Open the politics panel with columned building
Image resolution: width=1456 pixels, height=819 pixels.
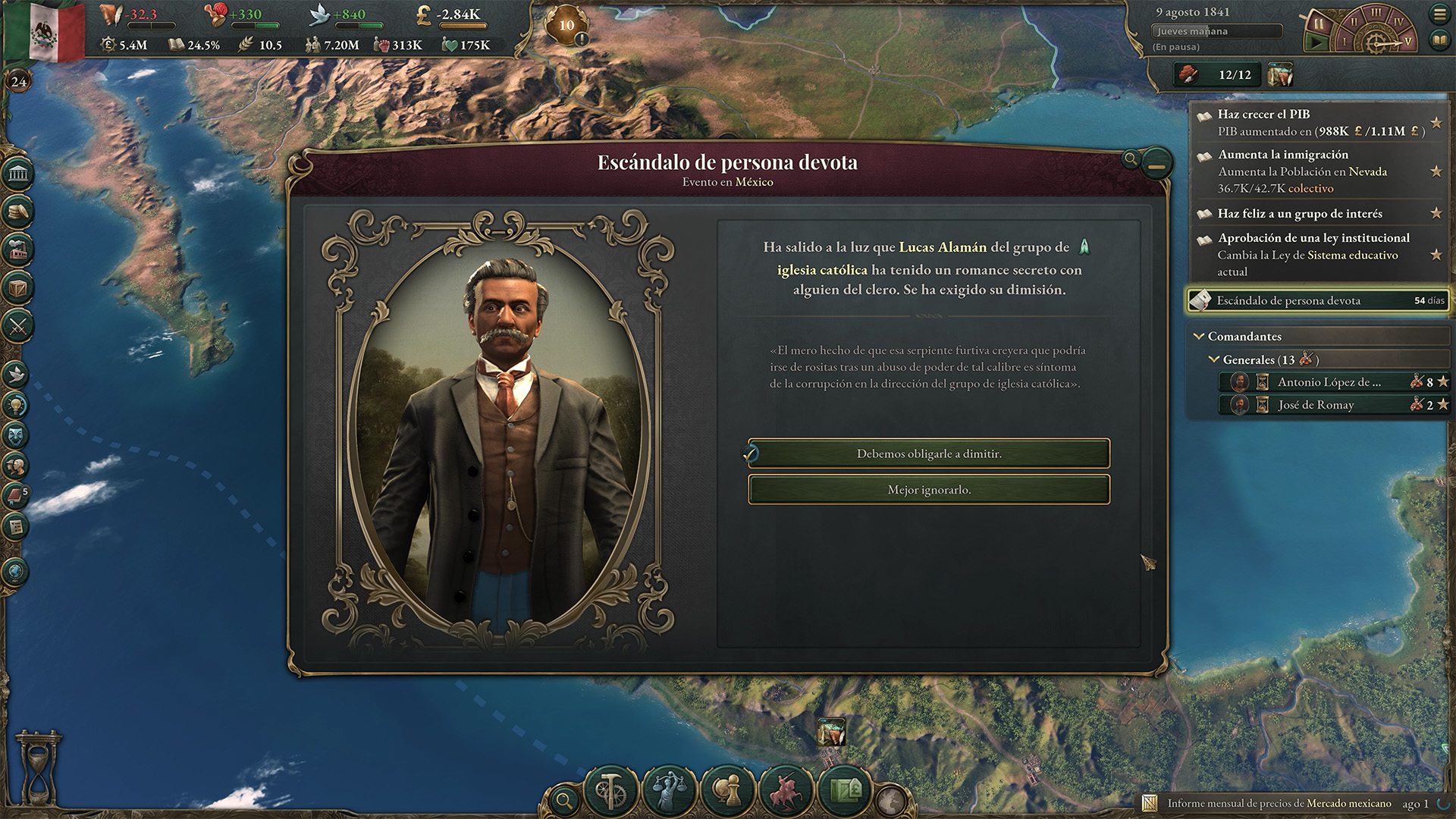pos(17,174)
